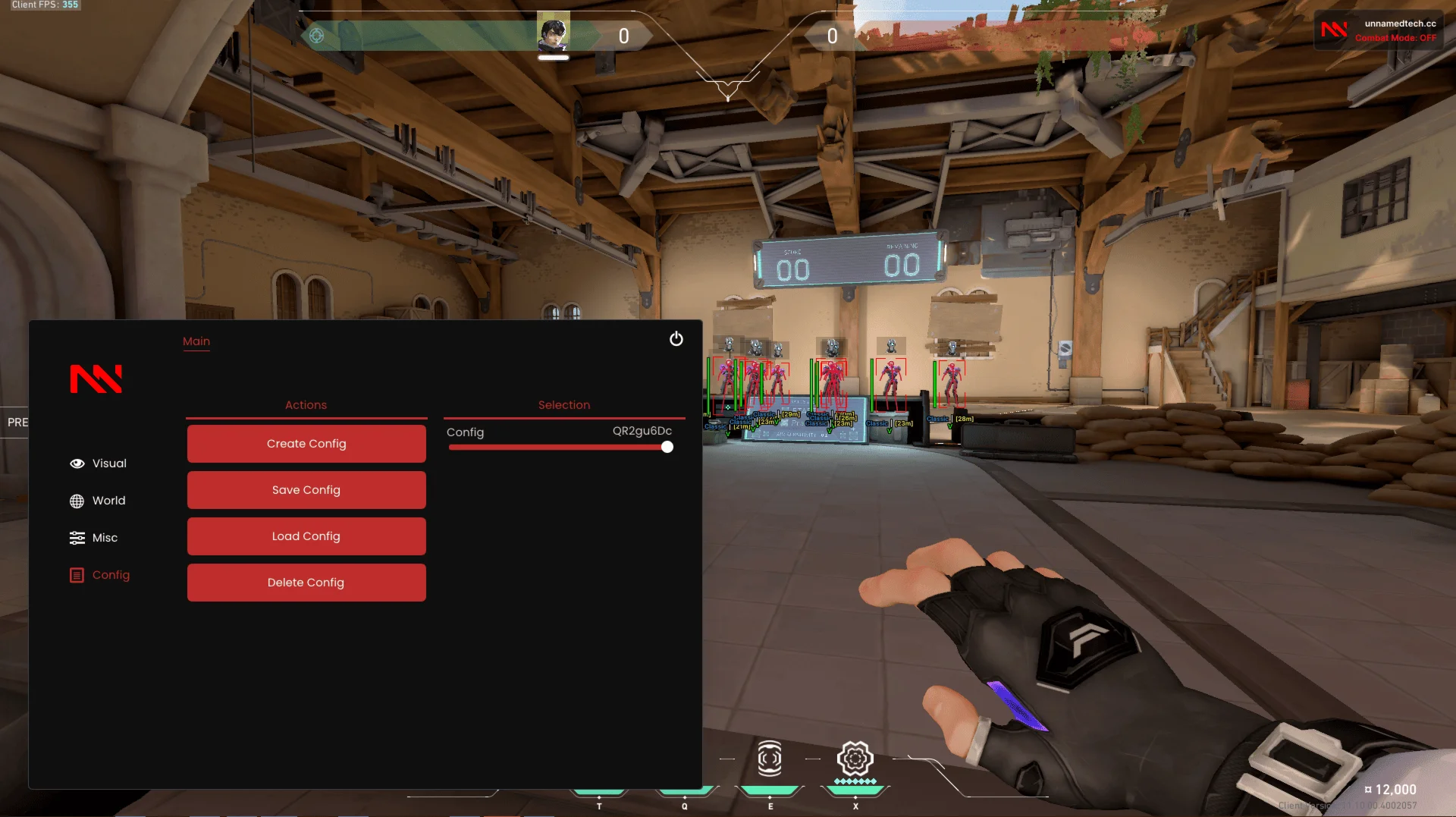
Task: Click the Load Config button
Action: 306,536
